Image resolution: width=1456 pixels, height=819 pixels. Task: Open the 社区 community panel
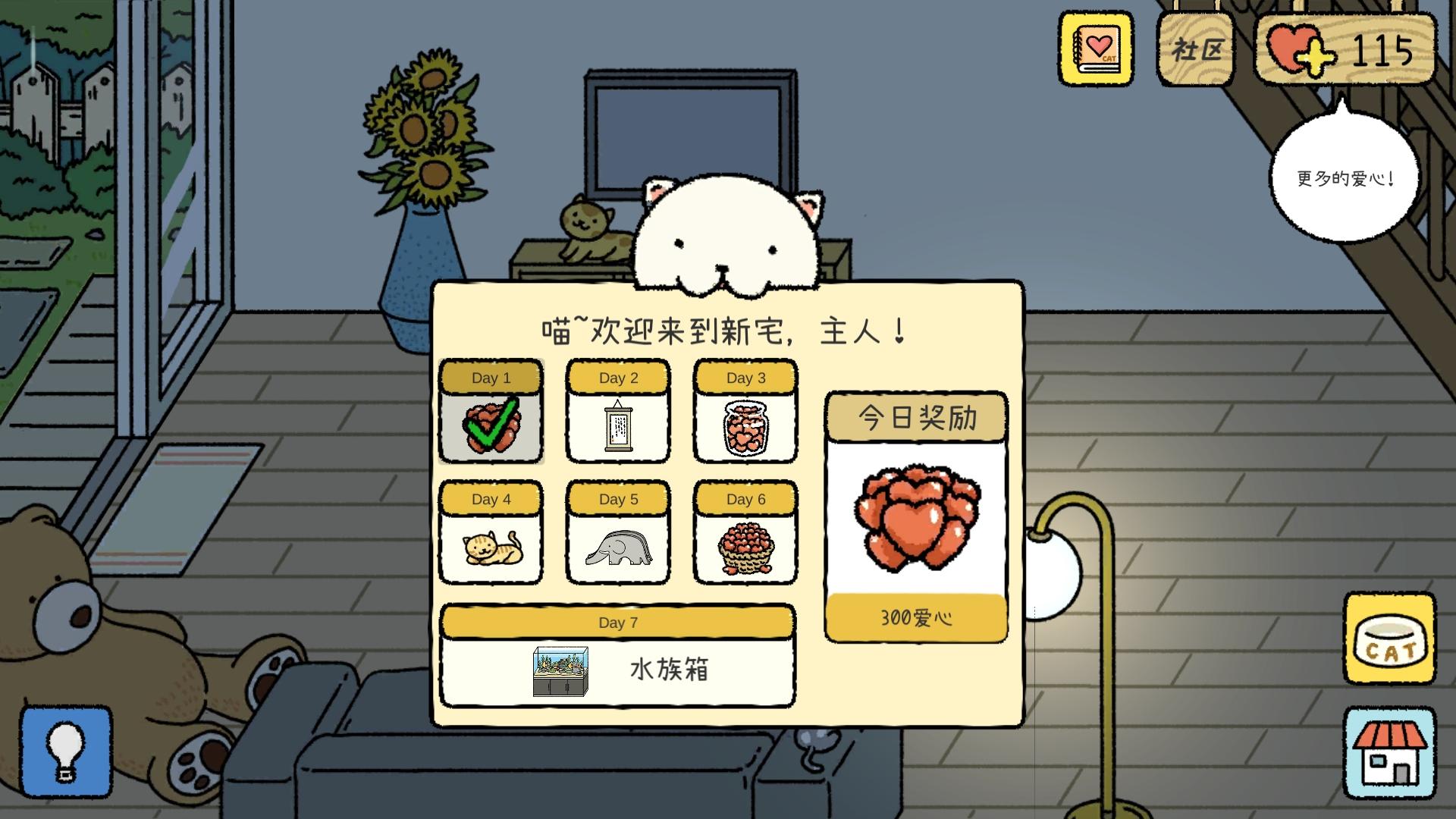pos(1195,47)
